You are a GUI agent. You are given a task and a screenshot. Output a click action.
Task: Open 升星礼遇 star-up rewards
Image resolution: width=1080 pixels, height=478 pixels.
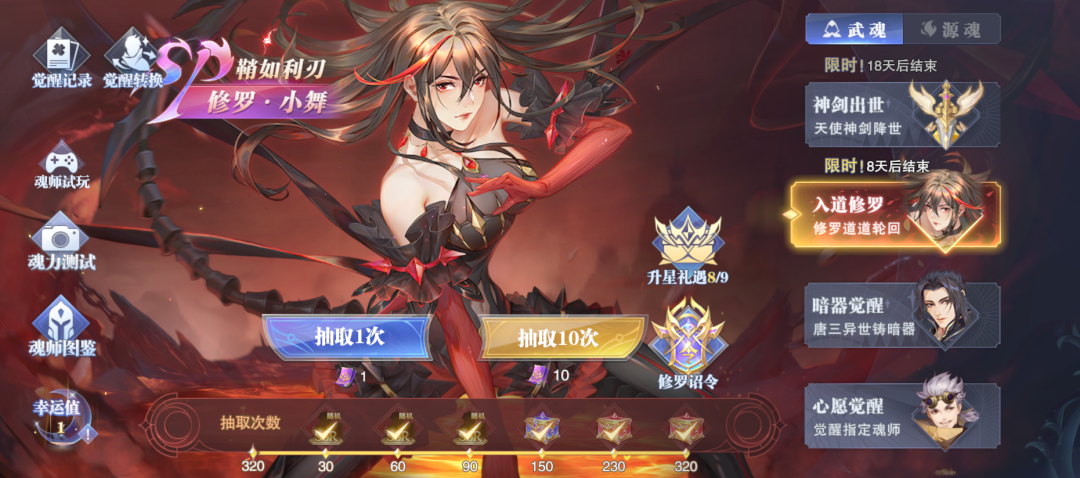(x=687, y=245)
